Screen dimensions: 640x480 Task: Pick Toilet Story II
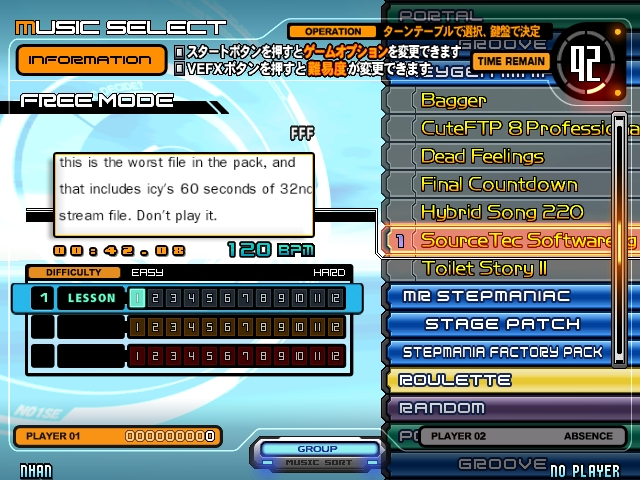point(483,268)
